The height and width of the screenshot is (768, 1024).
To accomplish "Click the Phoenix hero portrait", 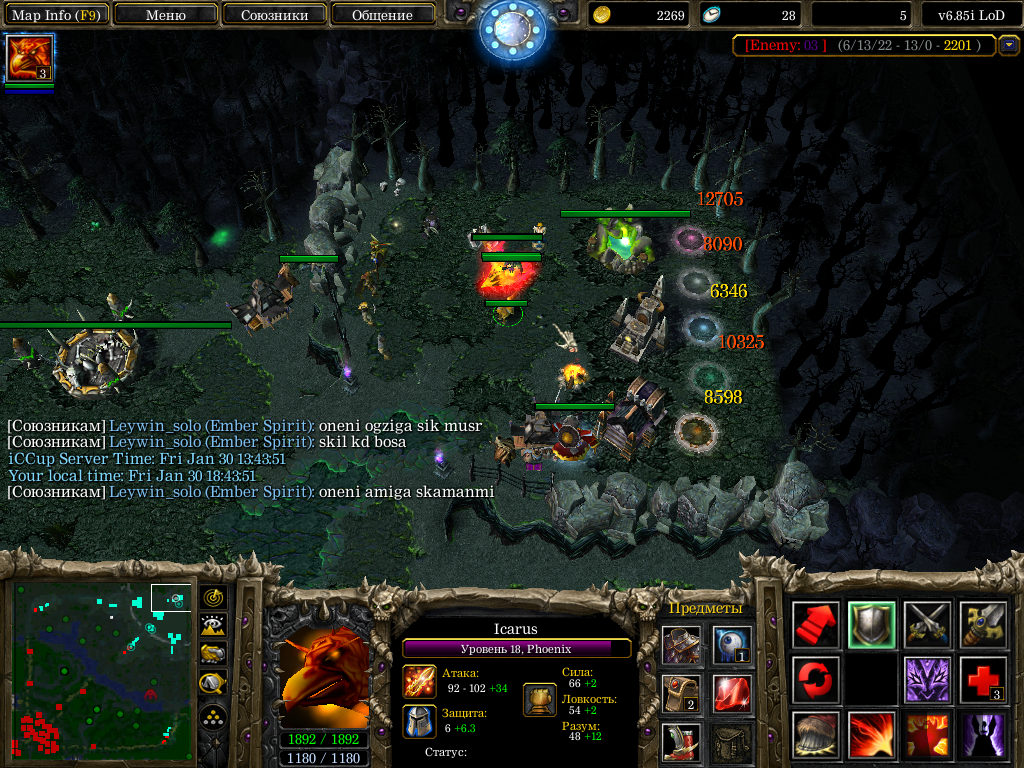I will (x=322, y=681).
